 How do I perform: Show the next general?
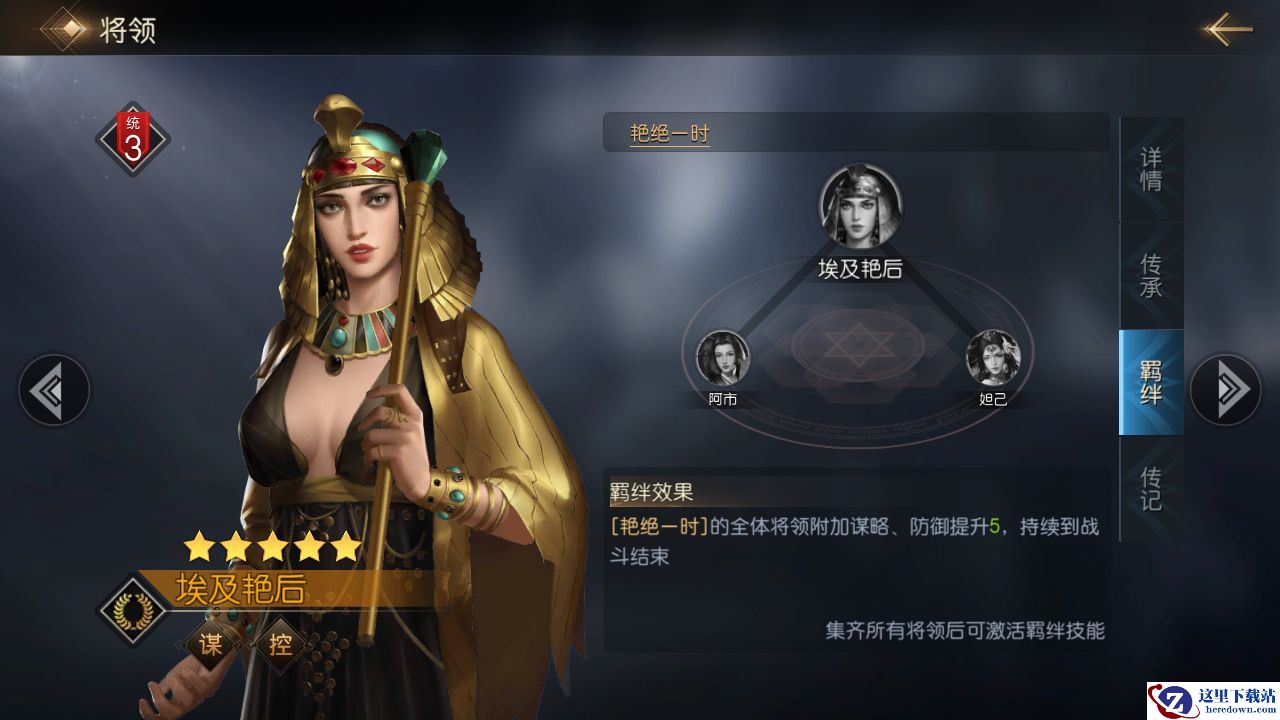1225,389
